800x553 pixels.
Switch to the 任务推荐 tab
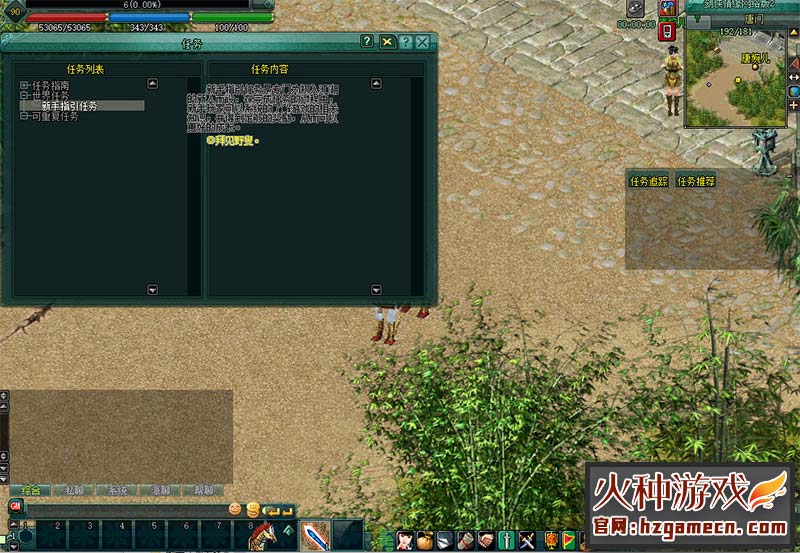point(696,182)
